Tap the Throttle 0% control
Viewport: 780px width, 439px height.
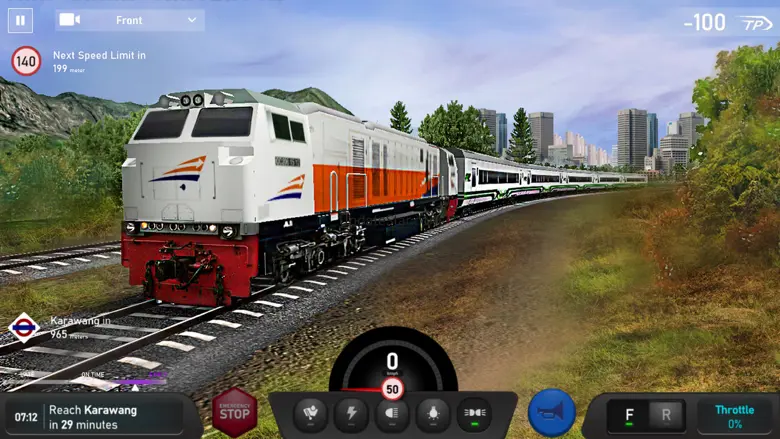[x=734, y=416]
